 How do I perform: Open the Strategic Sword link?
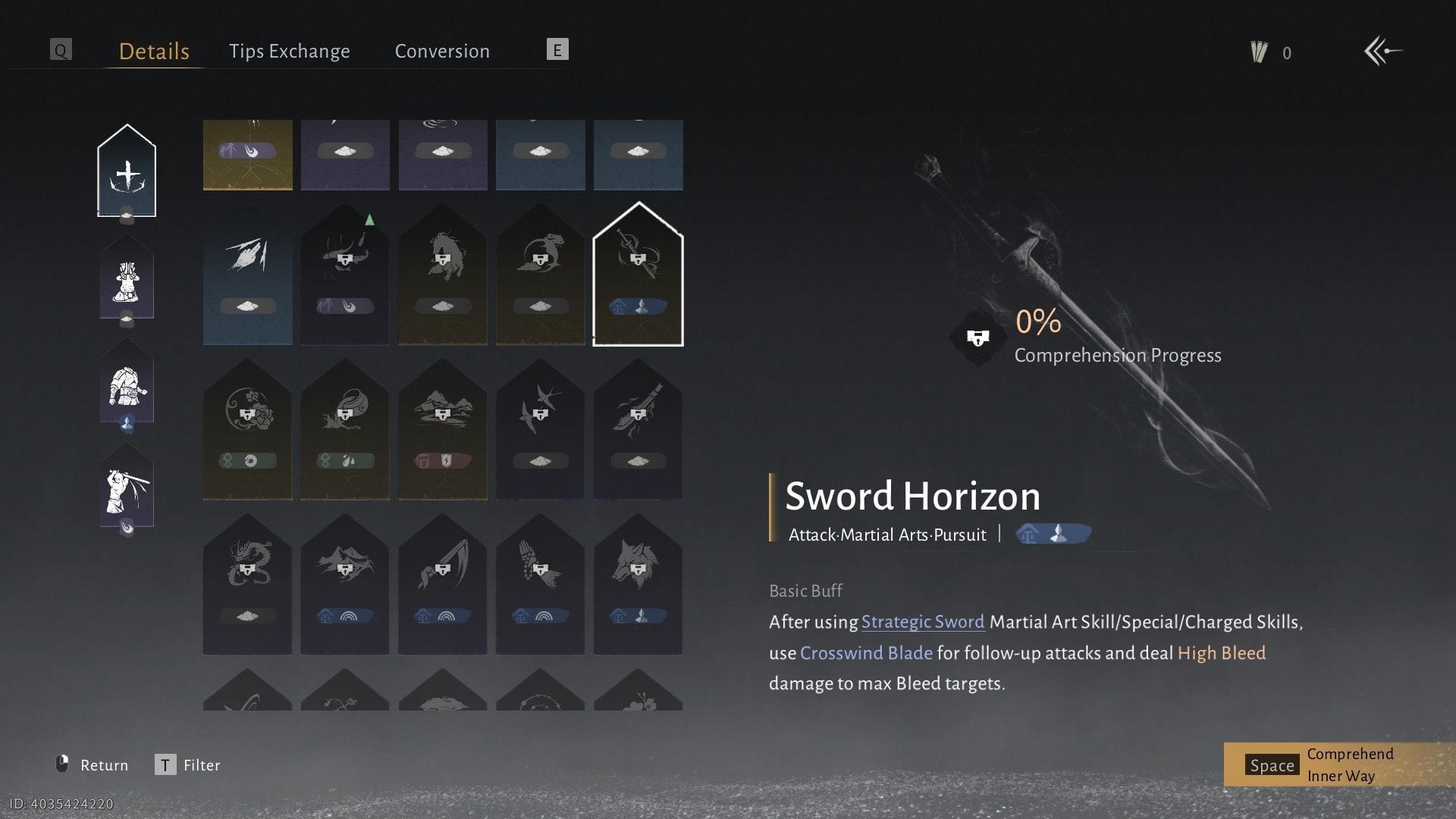tap(921, 622)
